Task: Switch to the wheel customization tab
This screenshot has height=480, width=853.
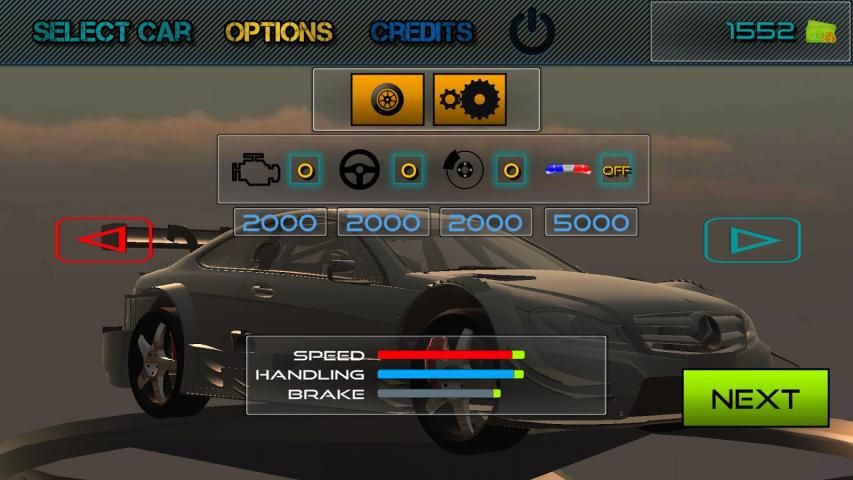Action: (387, 99)
